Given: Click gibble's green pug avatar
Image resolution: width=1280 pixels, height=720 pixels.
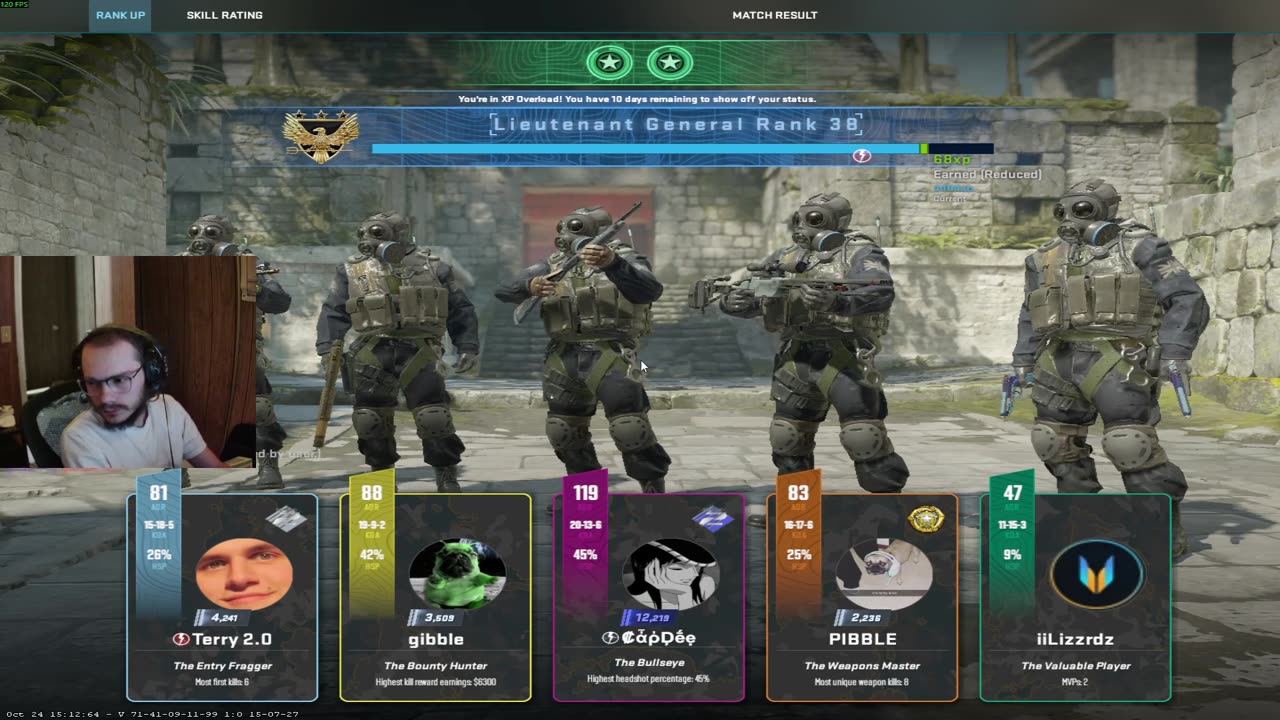Looking at the screenshot, I should 457,574.
